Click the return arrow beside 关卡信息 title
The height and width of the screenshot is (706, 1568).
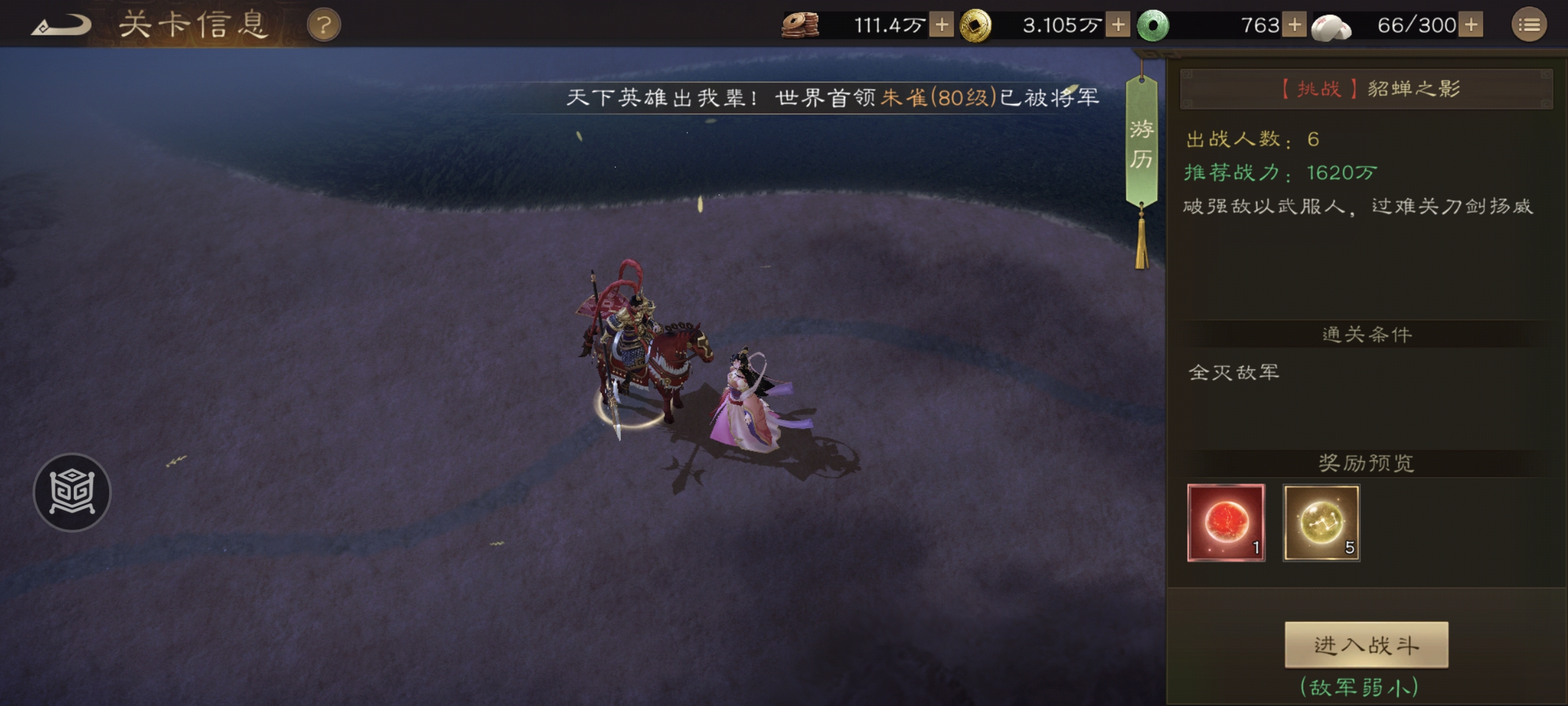(62, 25)
